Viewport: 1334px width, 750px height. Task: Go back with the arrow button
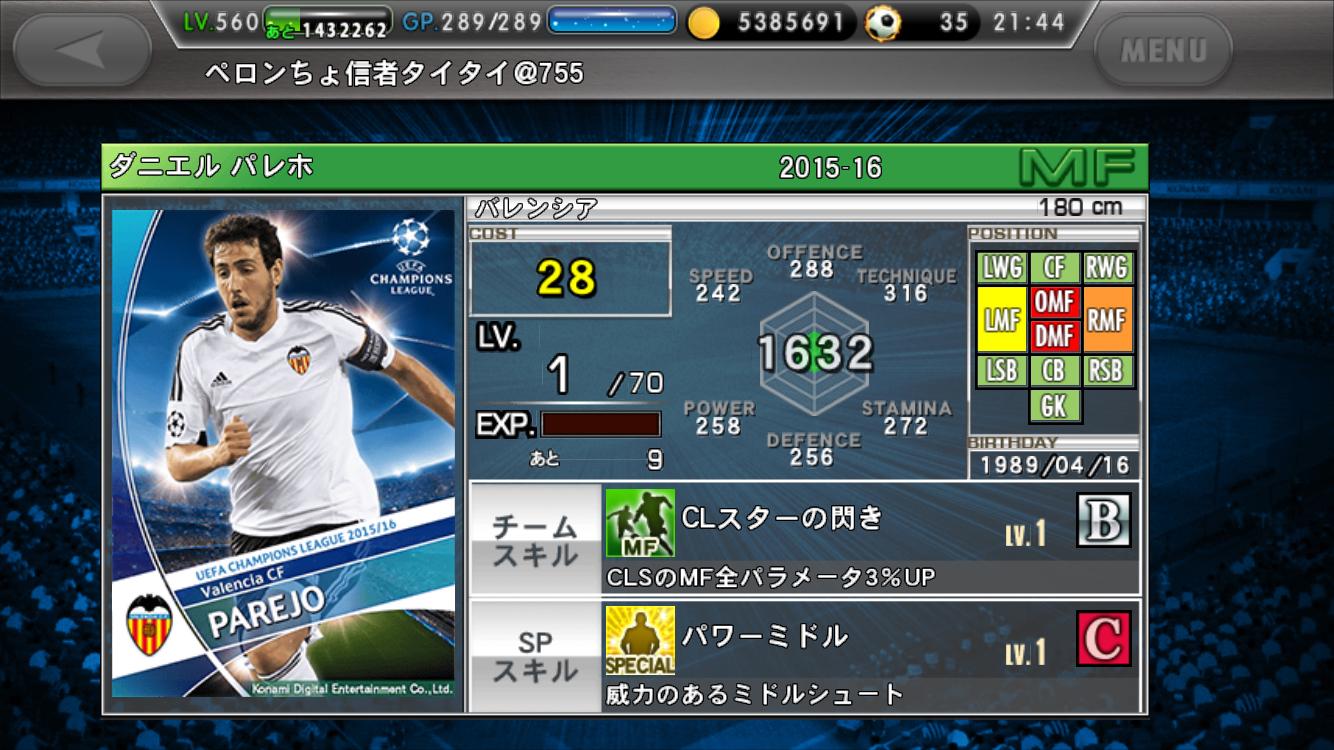[82, 49]
